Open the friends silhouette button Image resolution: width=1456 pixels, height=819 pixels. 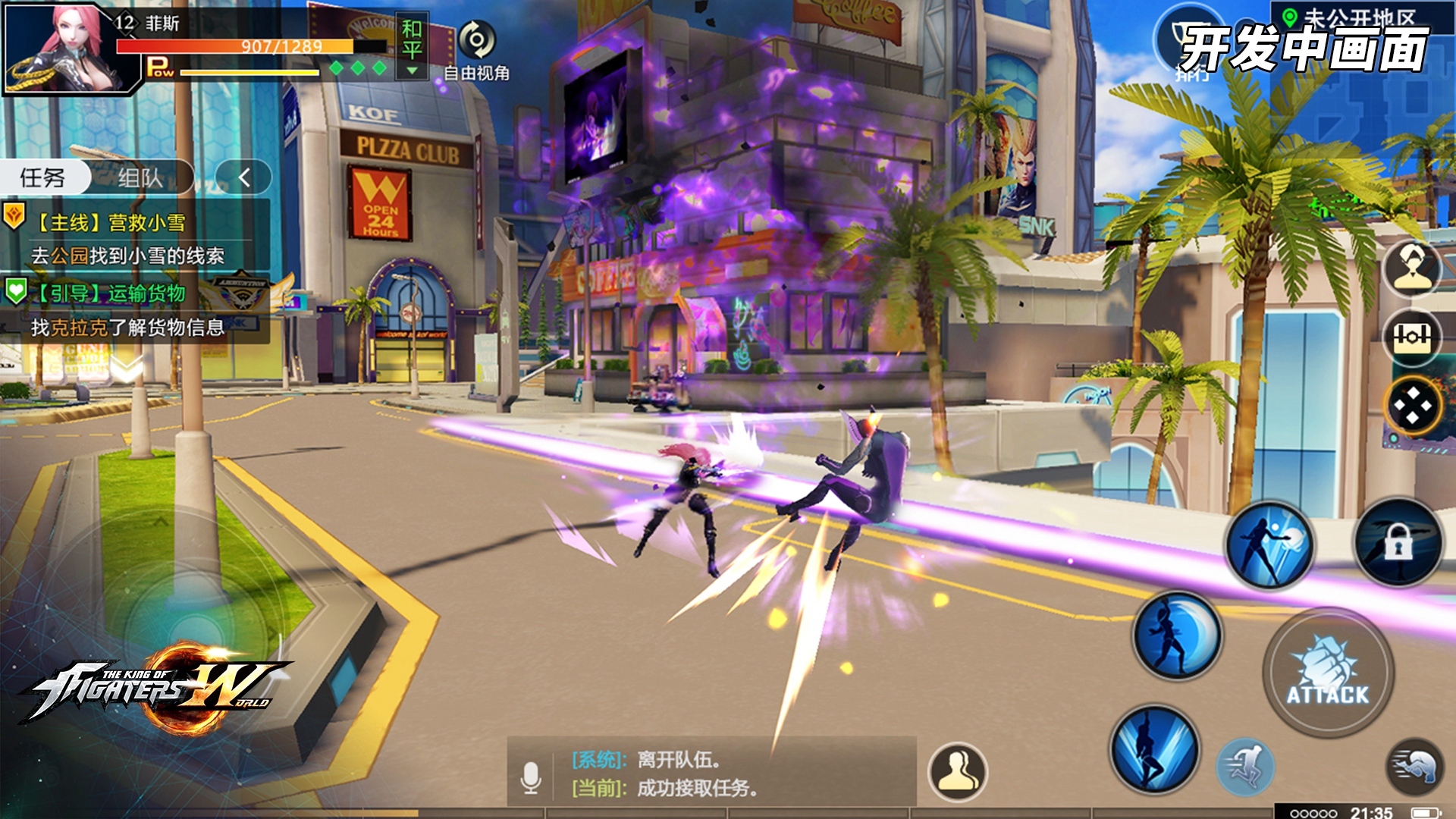(958, 772)
